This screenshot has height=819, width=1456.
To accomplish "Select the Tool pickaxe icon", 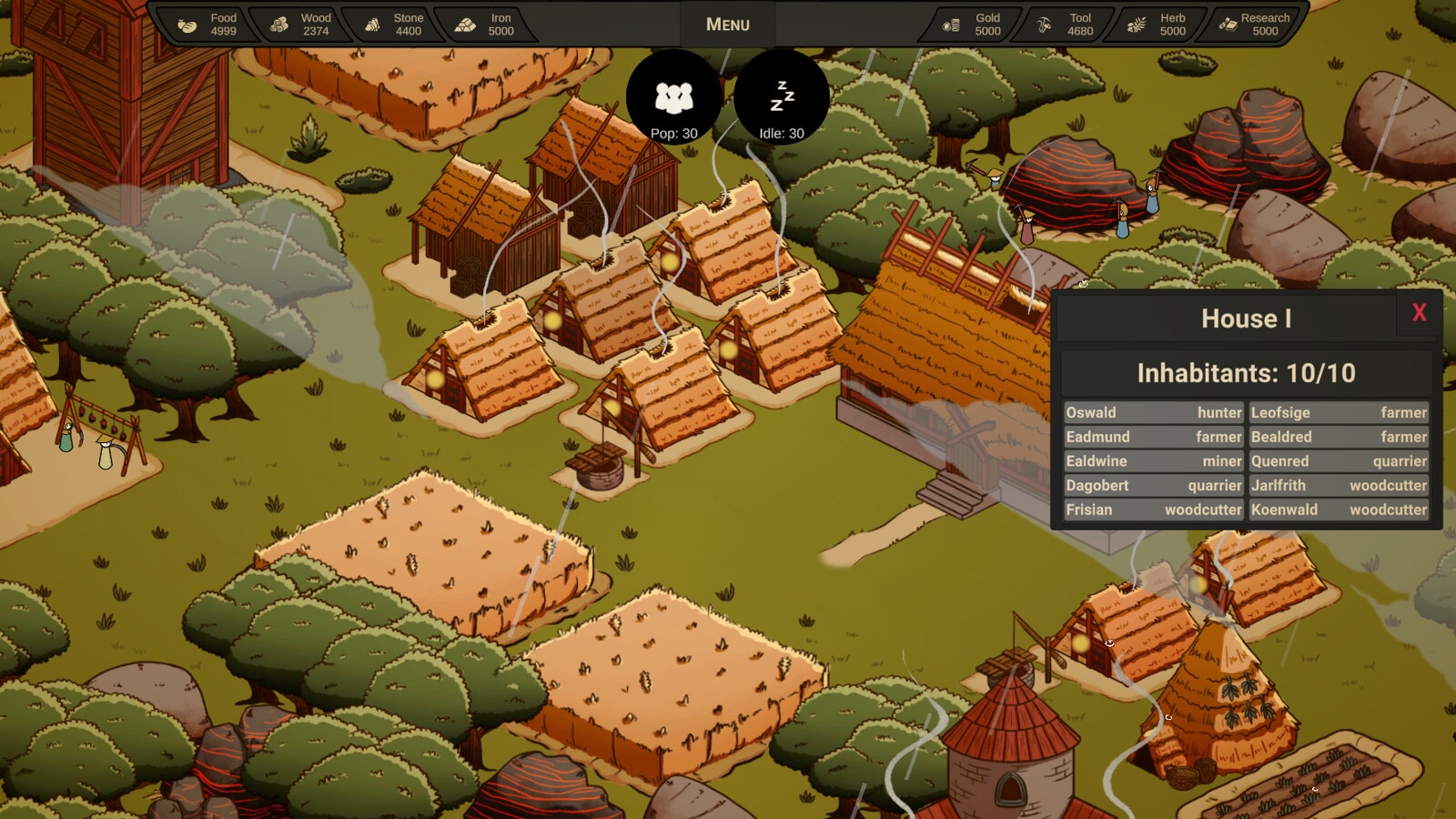I will (x=1043, y=24).
